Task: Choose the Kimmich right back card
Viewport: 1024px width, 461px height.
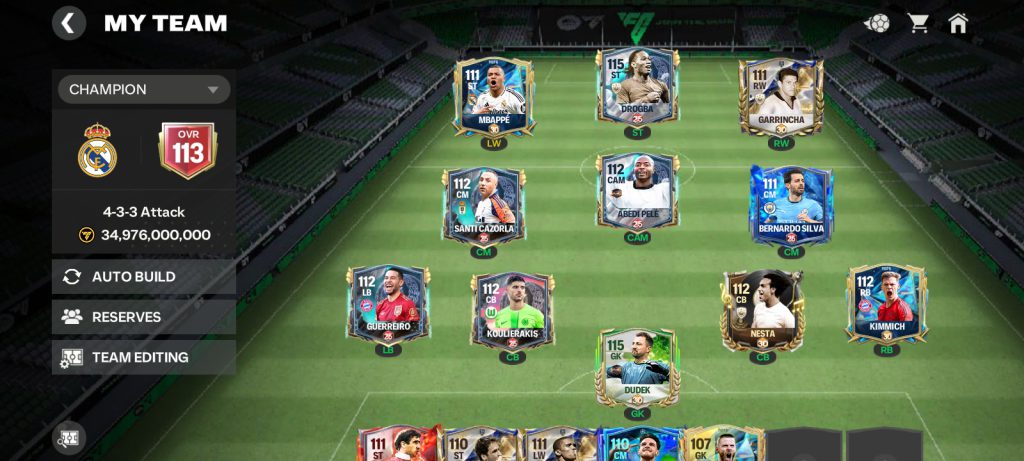Action: click(x=886, y=303)
